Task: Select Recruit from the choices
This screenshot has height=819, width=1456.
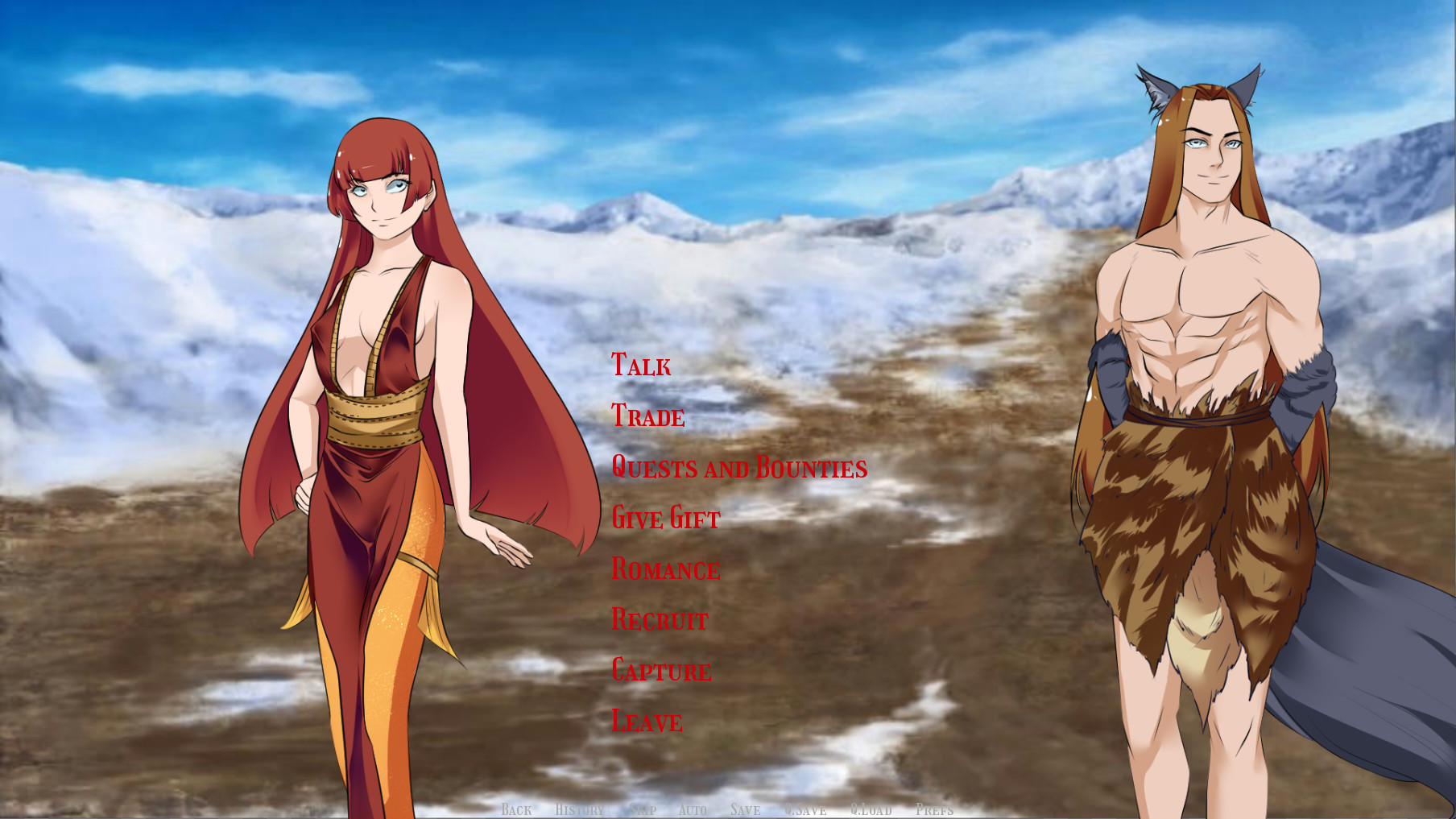Action: [659, 619]
